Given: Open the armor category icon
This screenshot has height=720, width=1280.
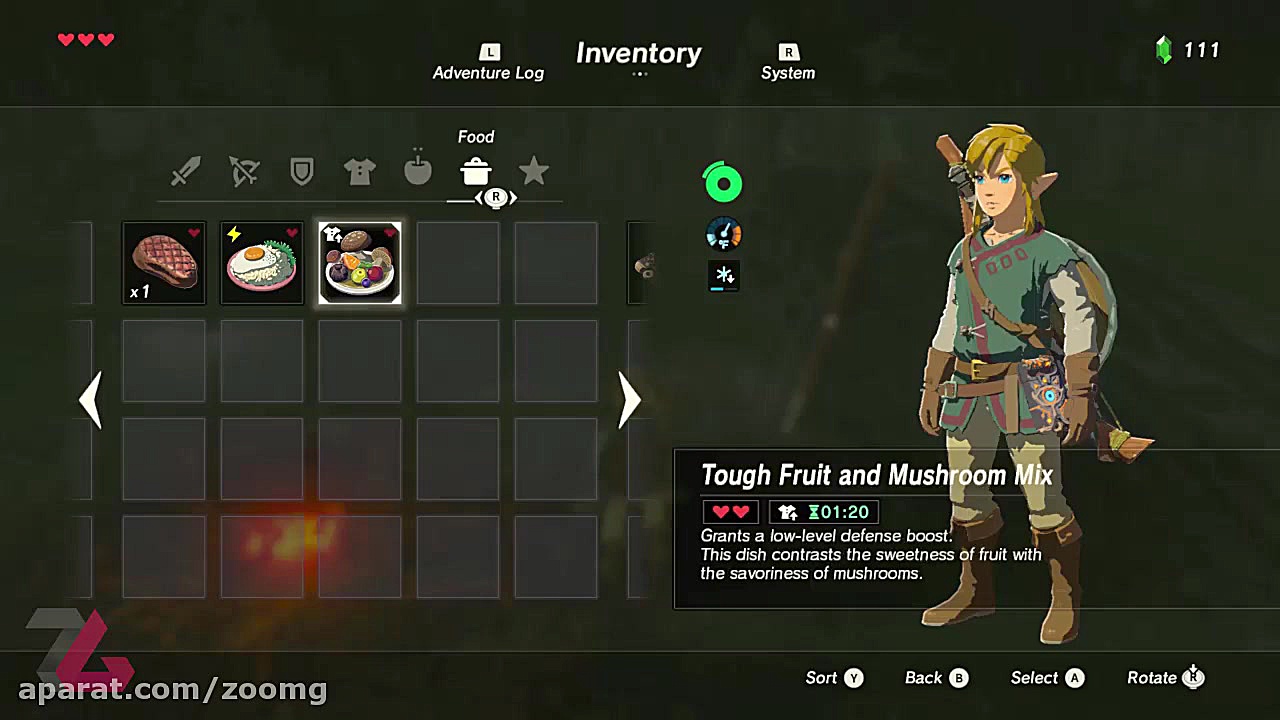Looking at the screenshot, I should click(x=359, y=171).
